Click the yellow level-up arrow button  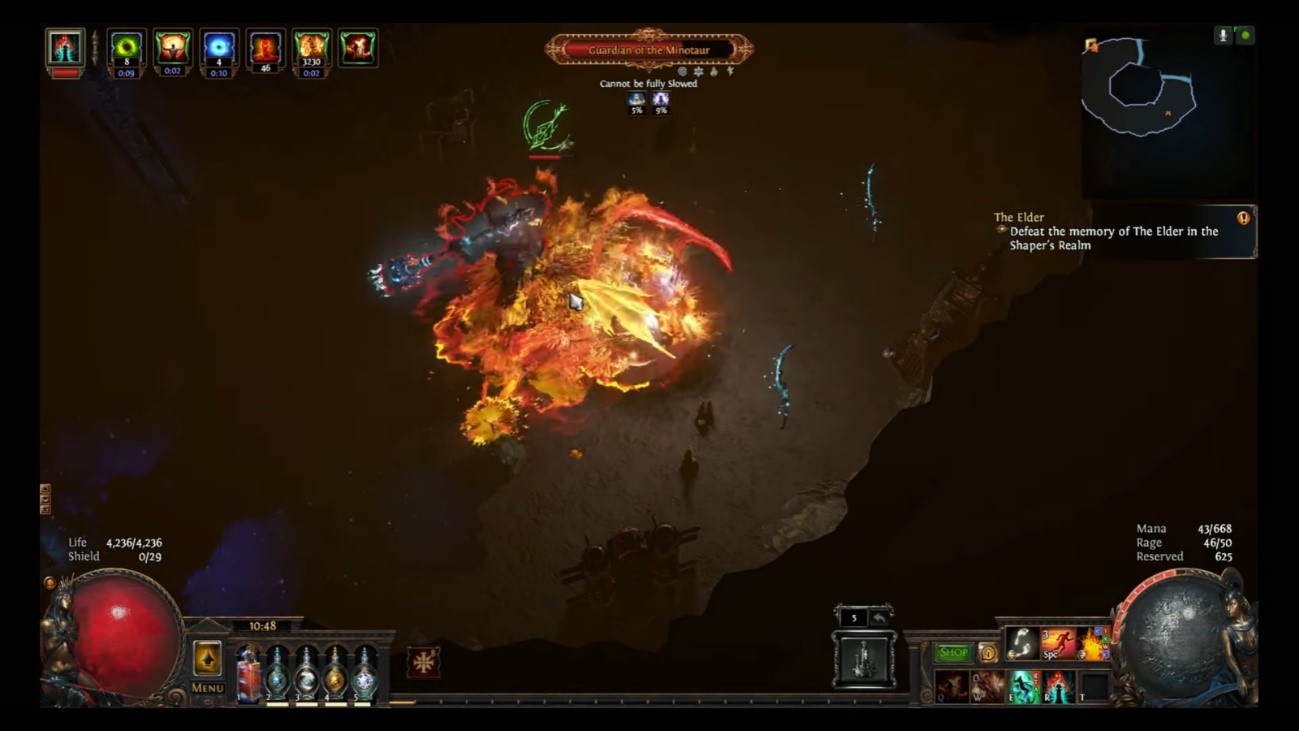tap(207, 658)
